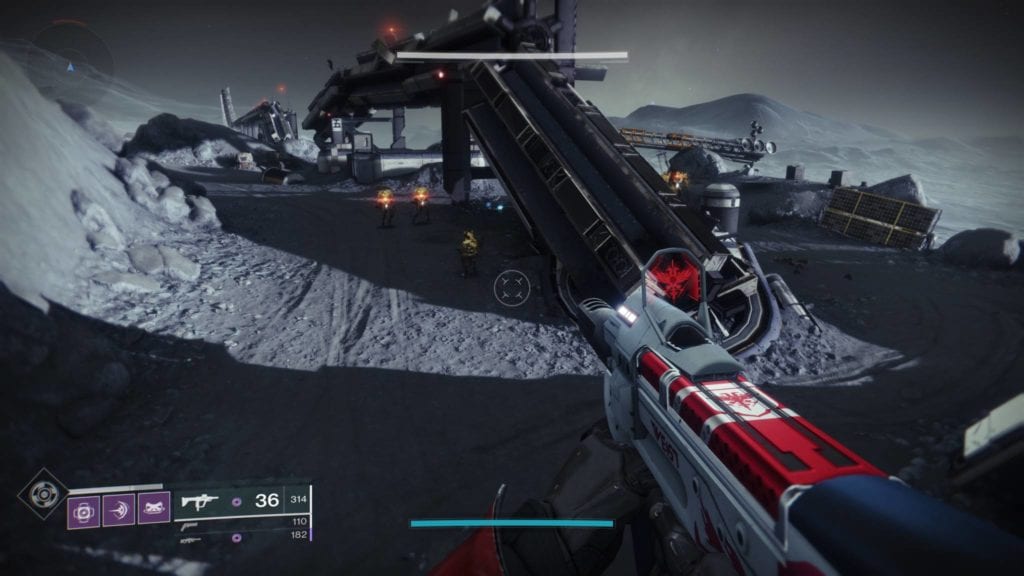Select the grenade ability icon

click(83, 511)
